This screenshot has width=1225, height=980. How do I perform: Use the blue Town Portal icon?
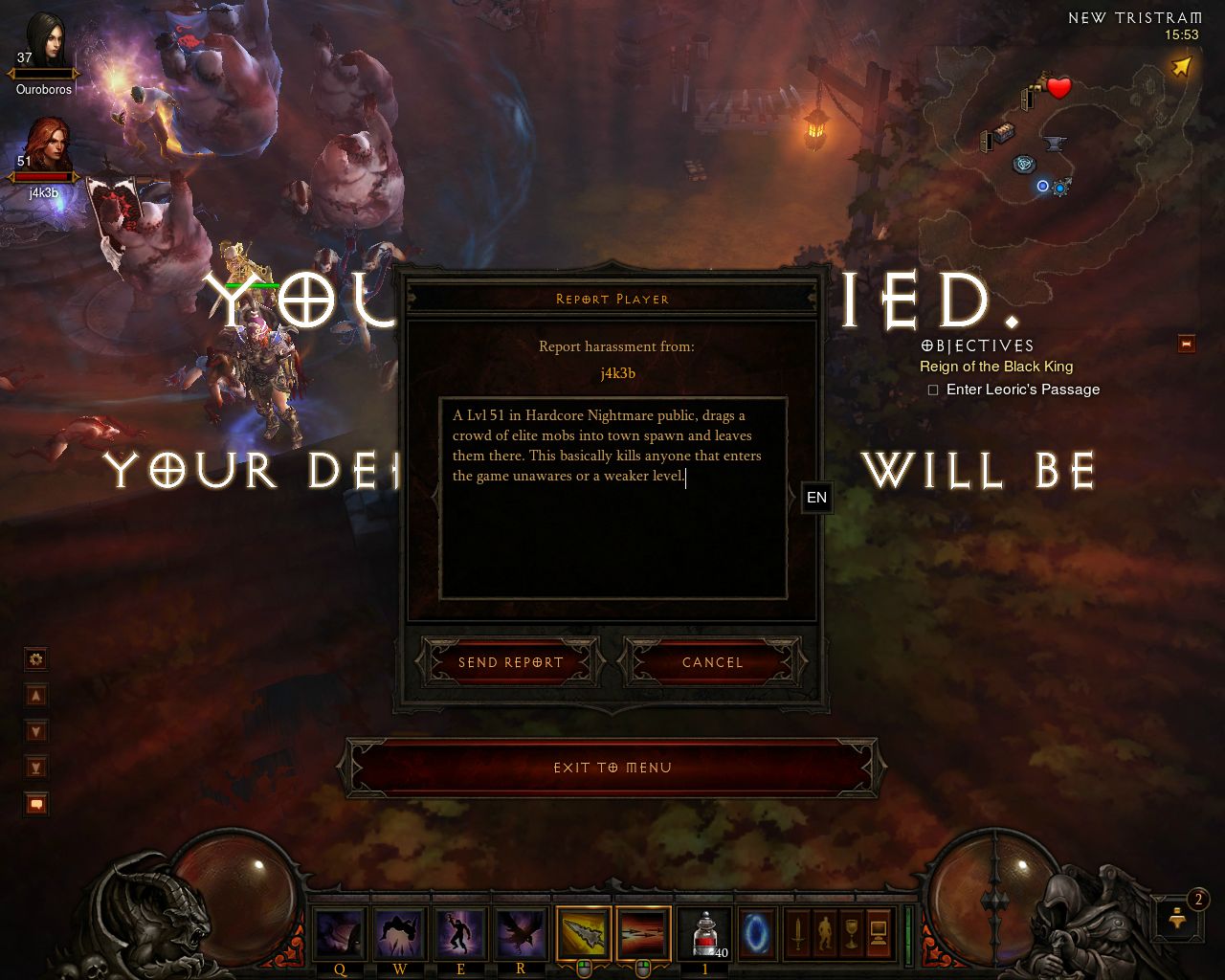[x=761, y=932]
